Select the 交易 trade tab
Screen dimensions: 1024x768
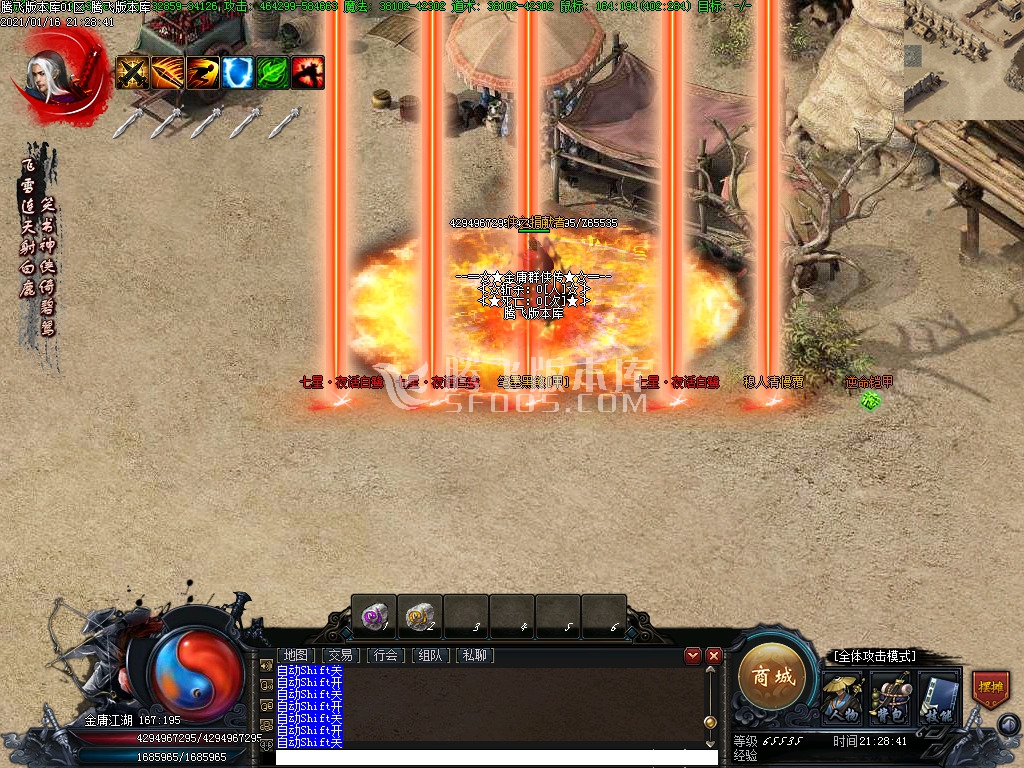click(x=340, y=656)
